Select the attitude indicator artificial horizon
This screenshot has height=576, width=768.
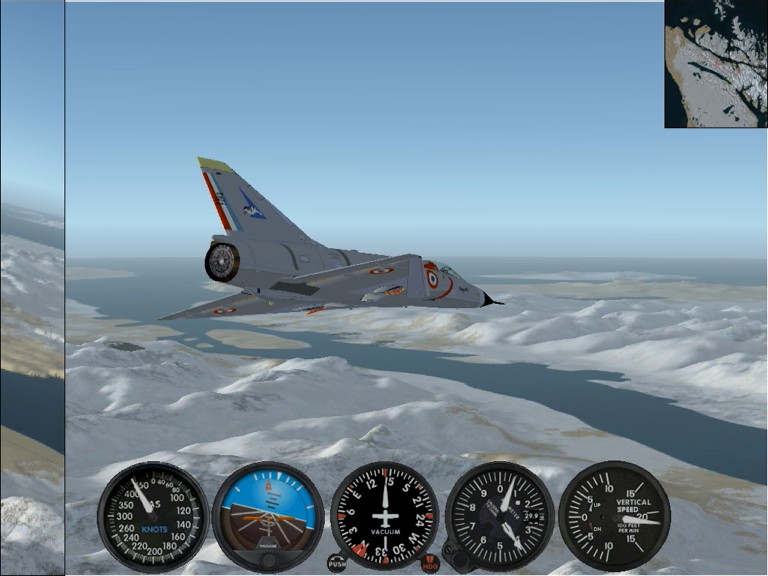[x=268, y=513]
